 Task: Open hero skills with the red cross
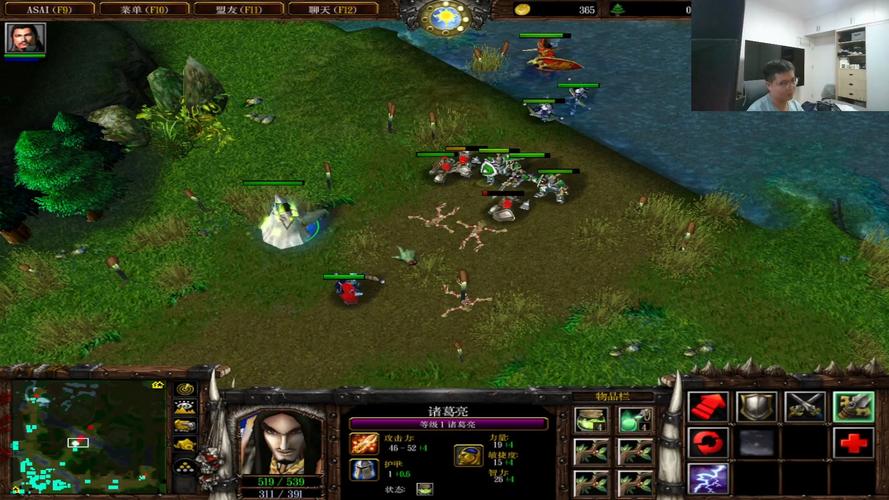tap(853, 442)
